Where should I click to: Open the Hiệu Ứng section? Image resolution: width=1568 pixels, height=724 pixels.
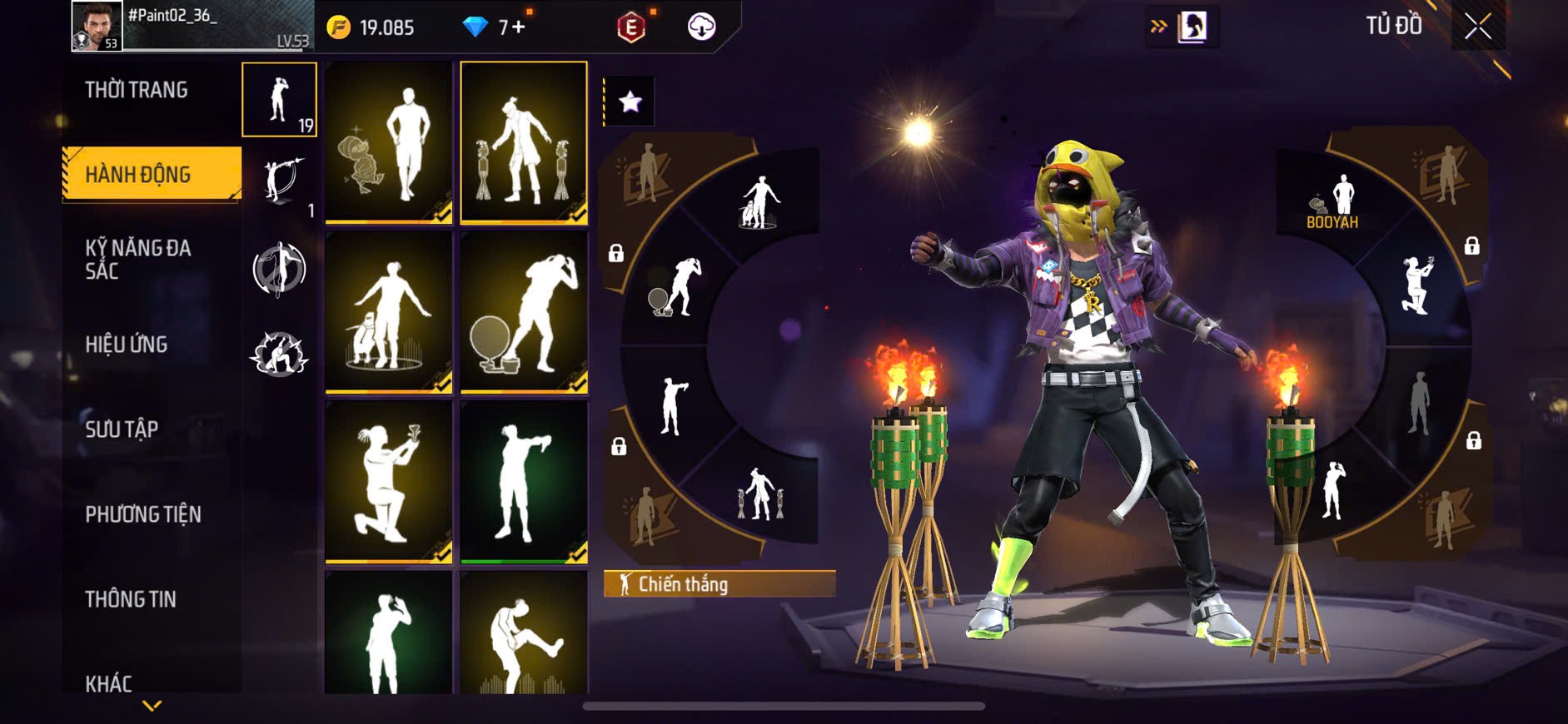[127, 344]
